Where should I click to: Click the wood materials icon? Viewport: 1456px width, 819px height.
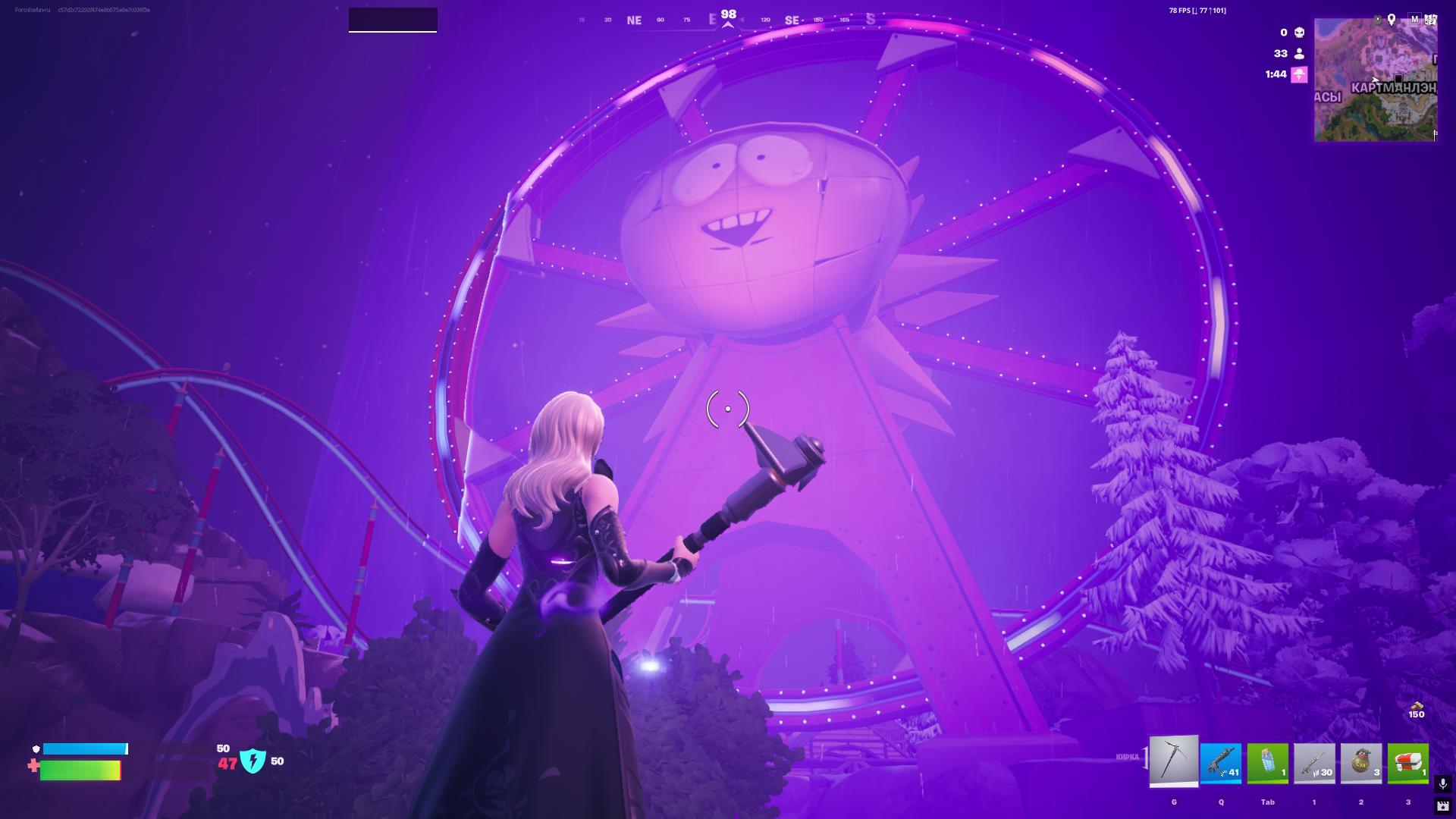pos(1416,705)
